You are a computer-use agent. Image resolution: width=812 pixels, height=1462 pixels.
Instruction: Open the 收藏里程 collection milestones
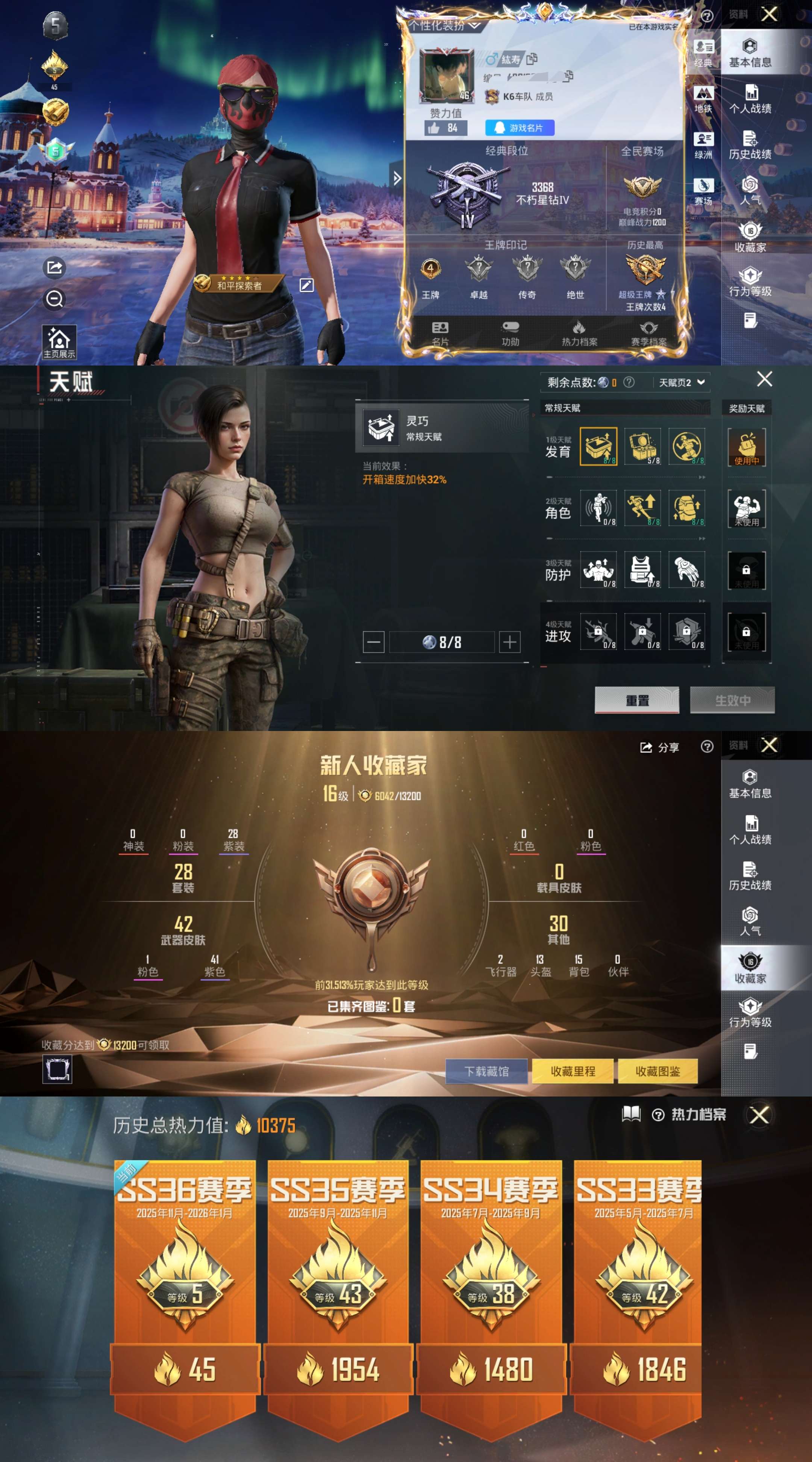pos(573,1071)
